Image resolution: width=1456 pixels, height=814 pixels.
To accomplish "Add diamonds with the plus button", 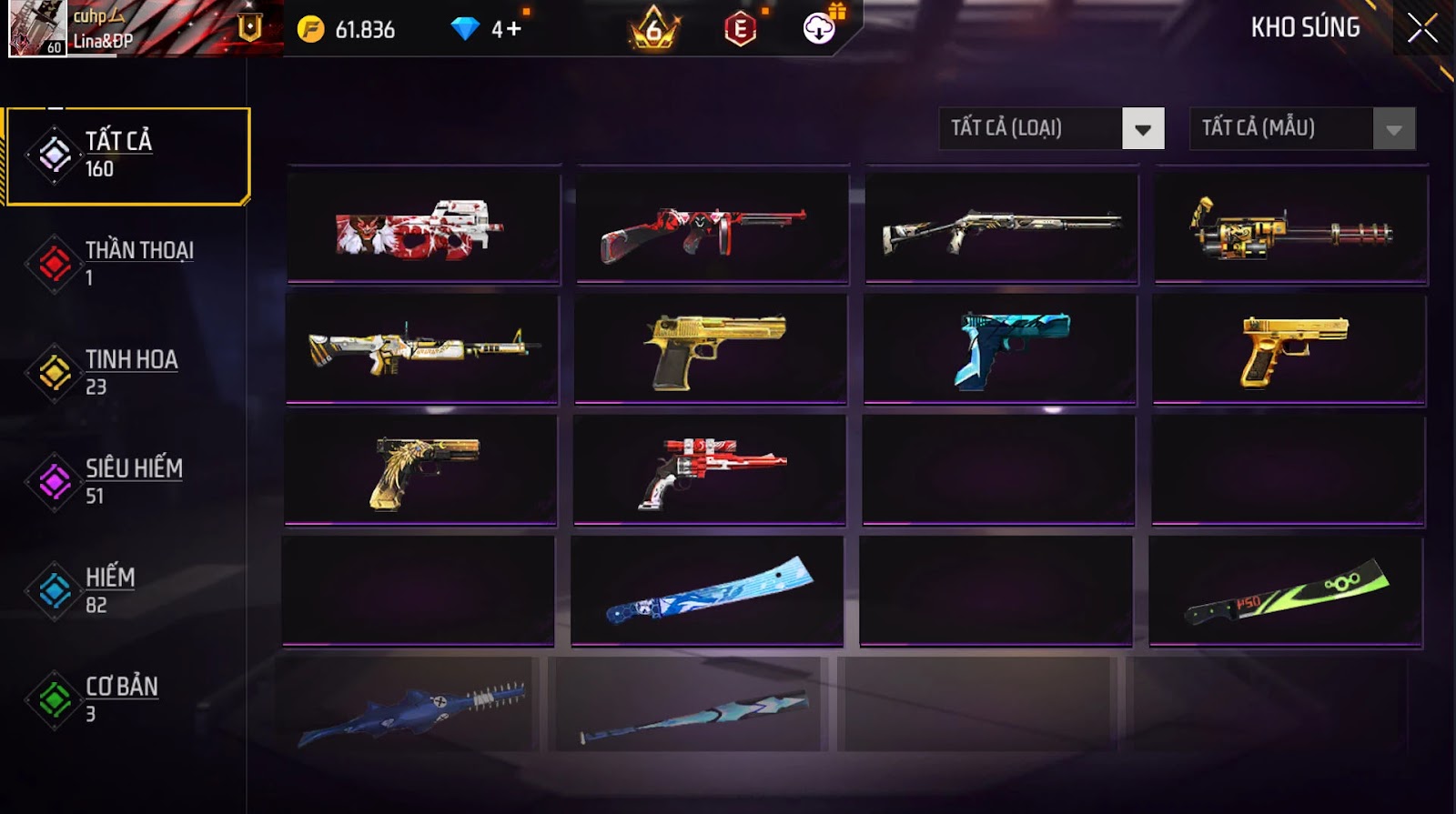I will [x=514, y=29].
